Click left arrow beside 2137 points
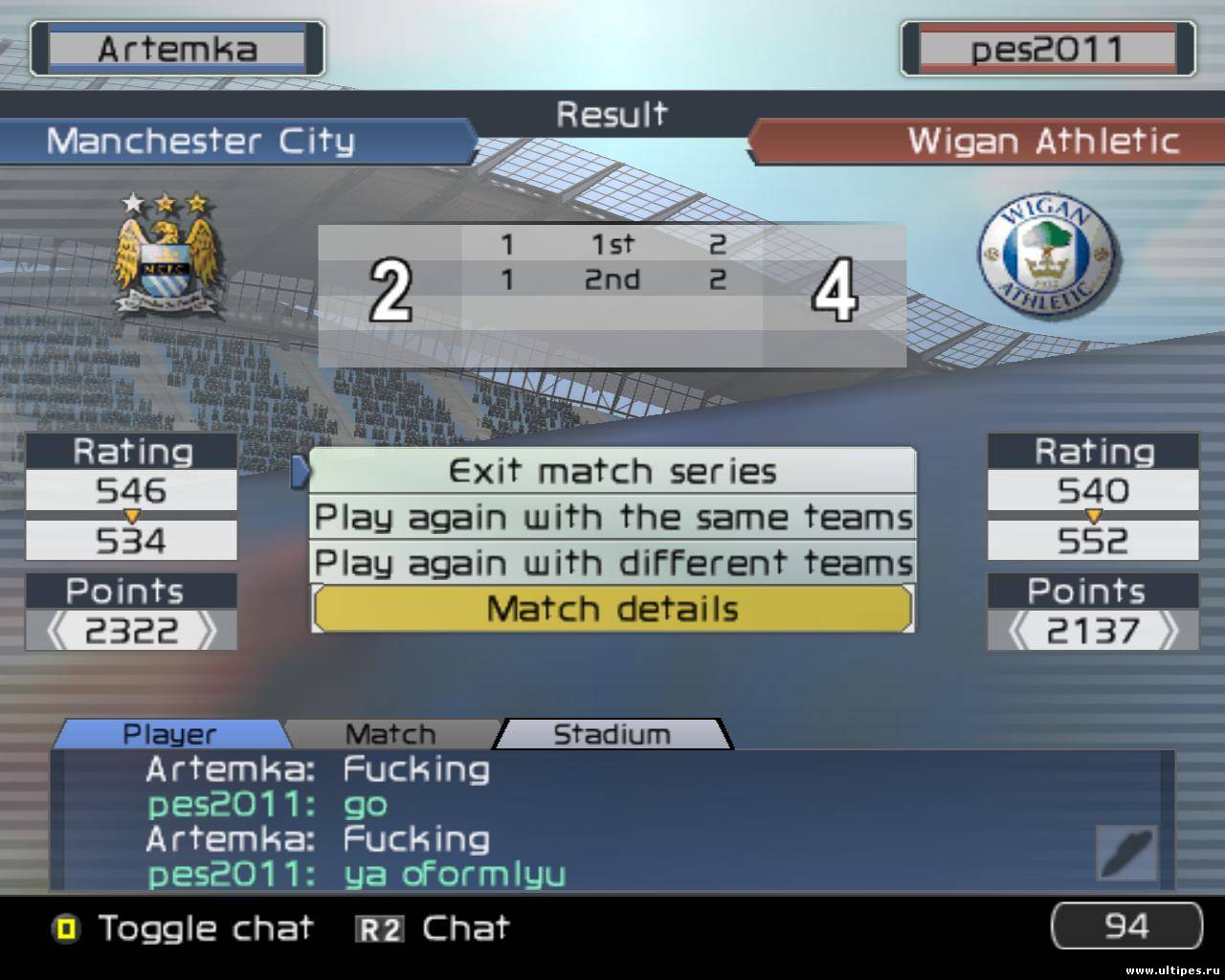 click(x=1021, y=631)
